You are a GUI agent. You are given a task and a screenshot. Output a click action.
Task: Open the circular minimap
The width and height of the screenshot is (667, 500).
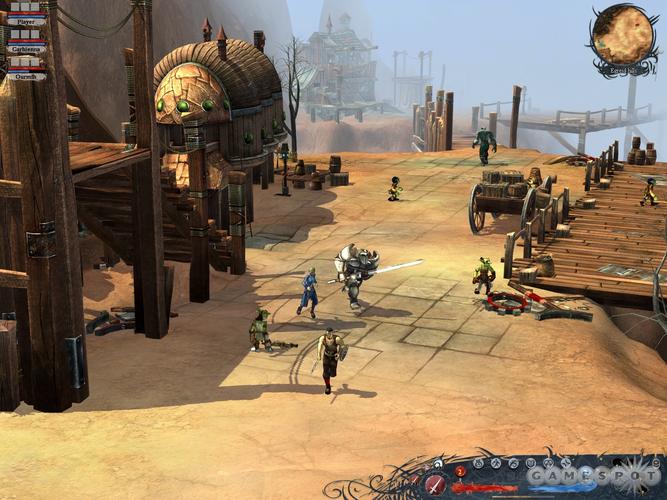tap(622, 36)
